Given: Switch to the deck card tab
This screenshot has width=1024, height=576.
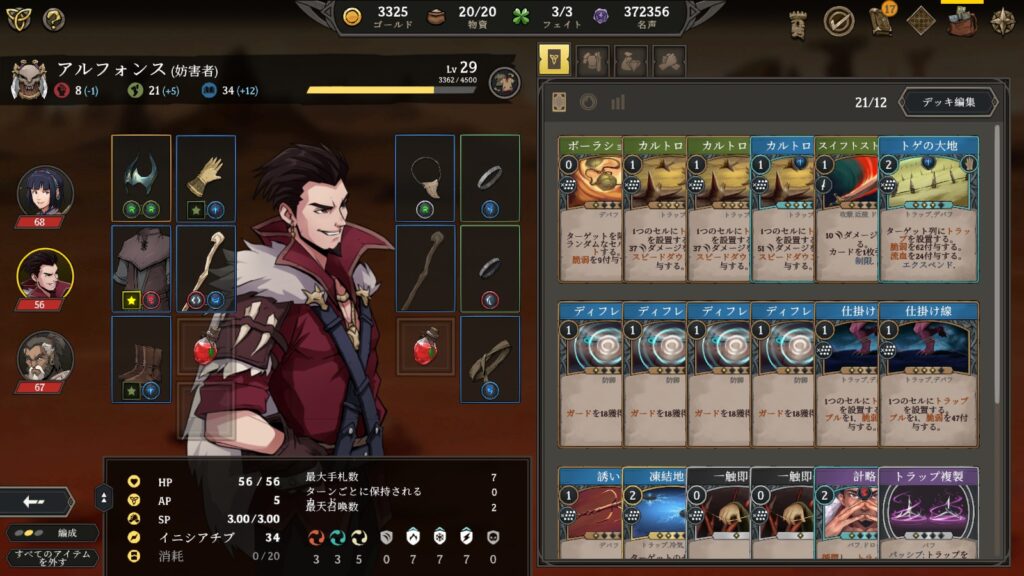Looking at the screenshot, I should [x=555, y=61].
